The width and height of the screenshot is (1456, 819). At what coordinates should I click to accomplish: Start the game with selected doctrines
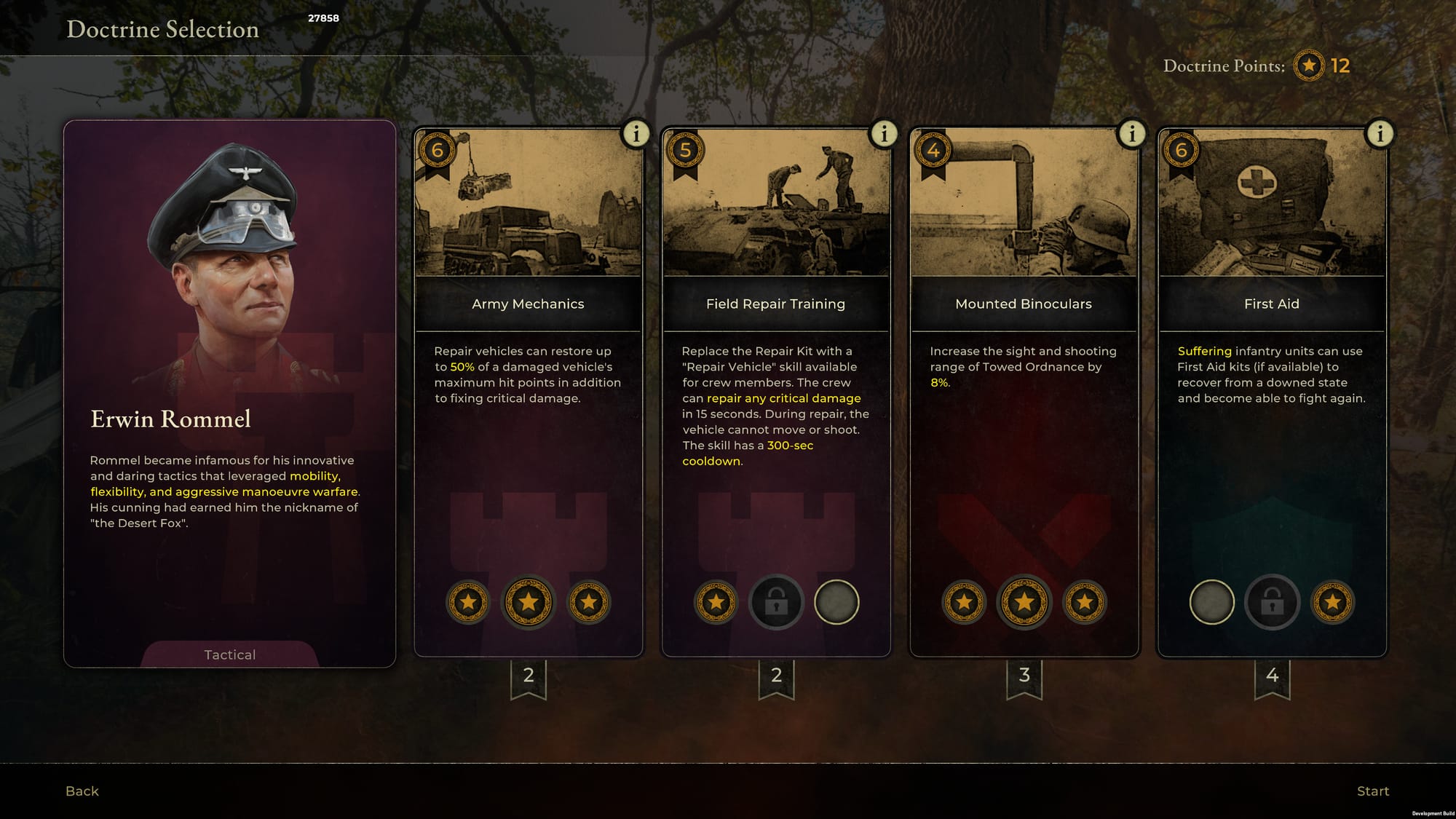point(1372,791)
